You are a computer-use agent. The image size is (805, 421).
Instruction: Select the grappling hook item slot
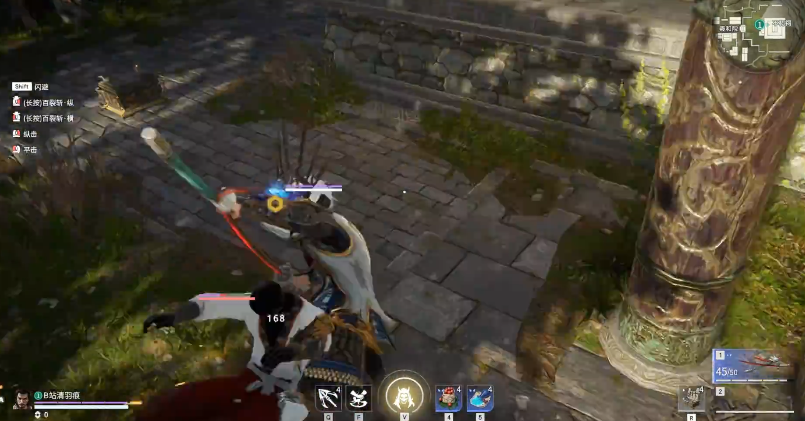coord(329,397)
